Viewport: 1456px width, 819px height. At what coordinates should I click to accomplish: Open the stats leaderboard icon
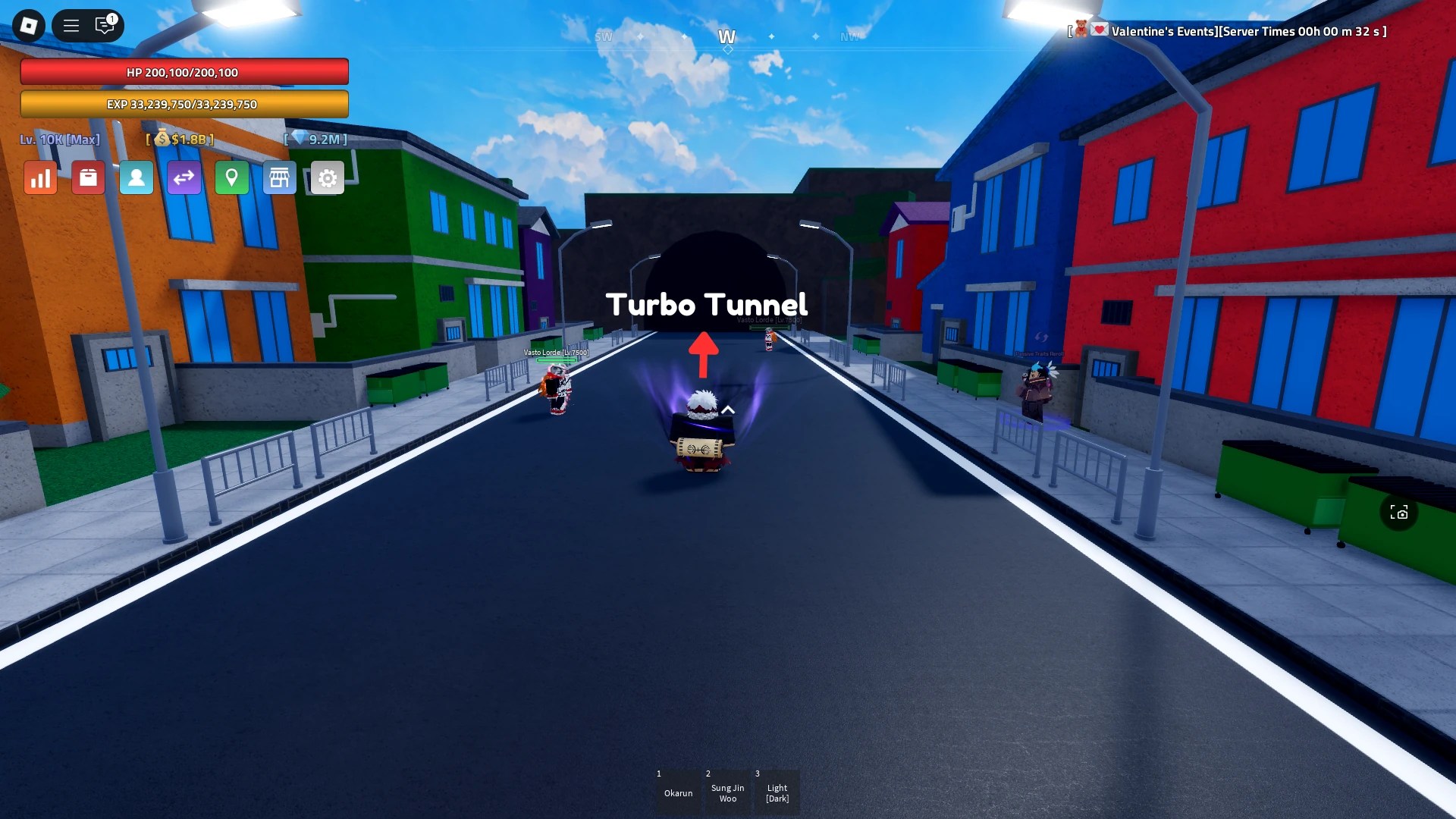40,177
